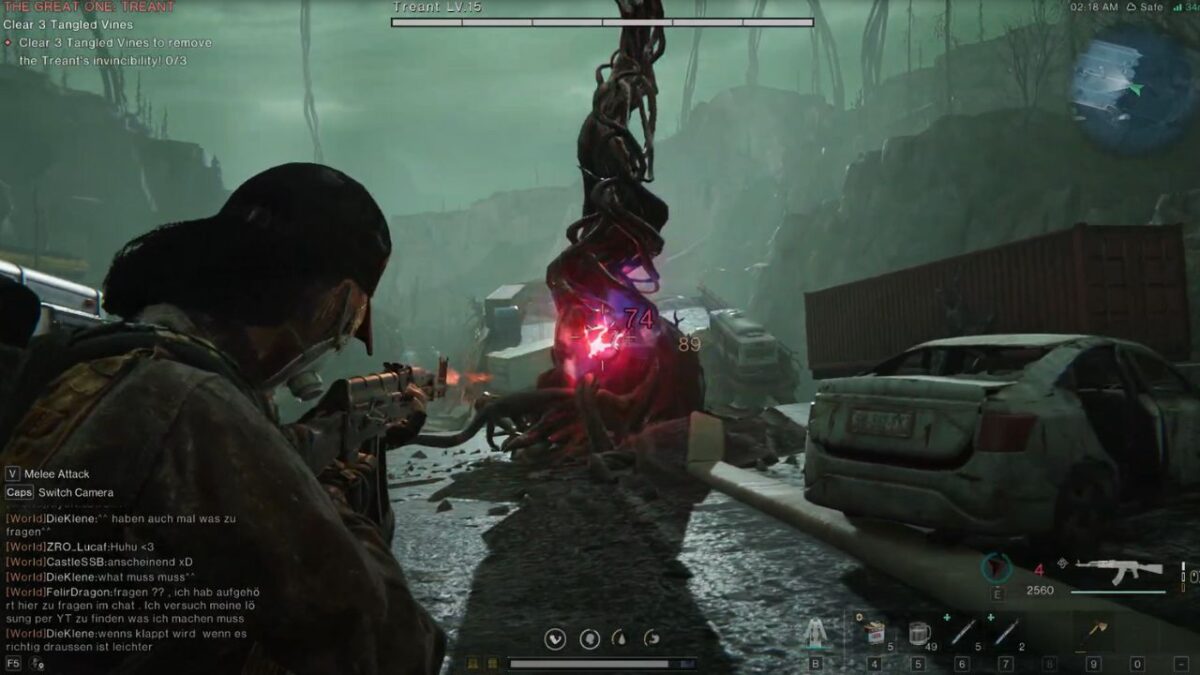
Task: Select the syringe slot with 5 remaining
Action: click(963, 632)
